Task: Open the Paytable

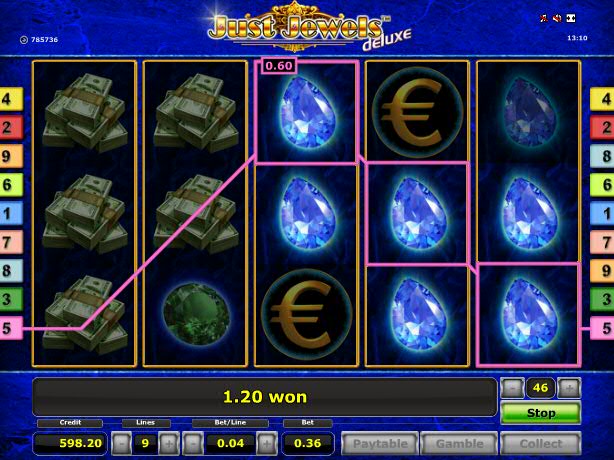Action: [379, 443]
